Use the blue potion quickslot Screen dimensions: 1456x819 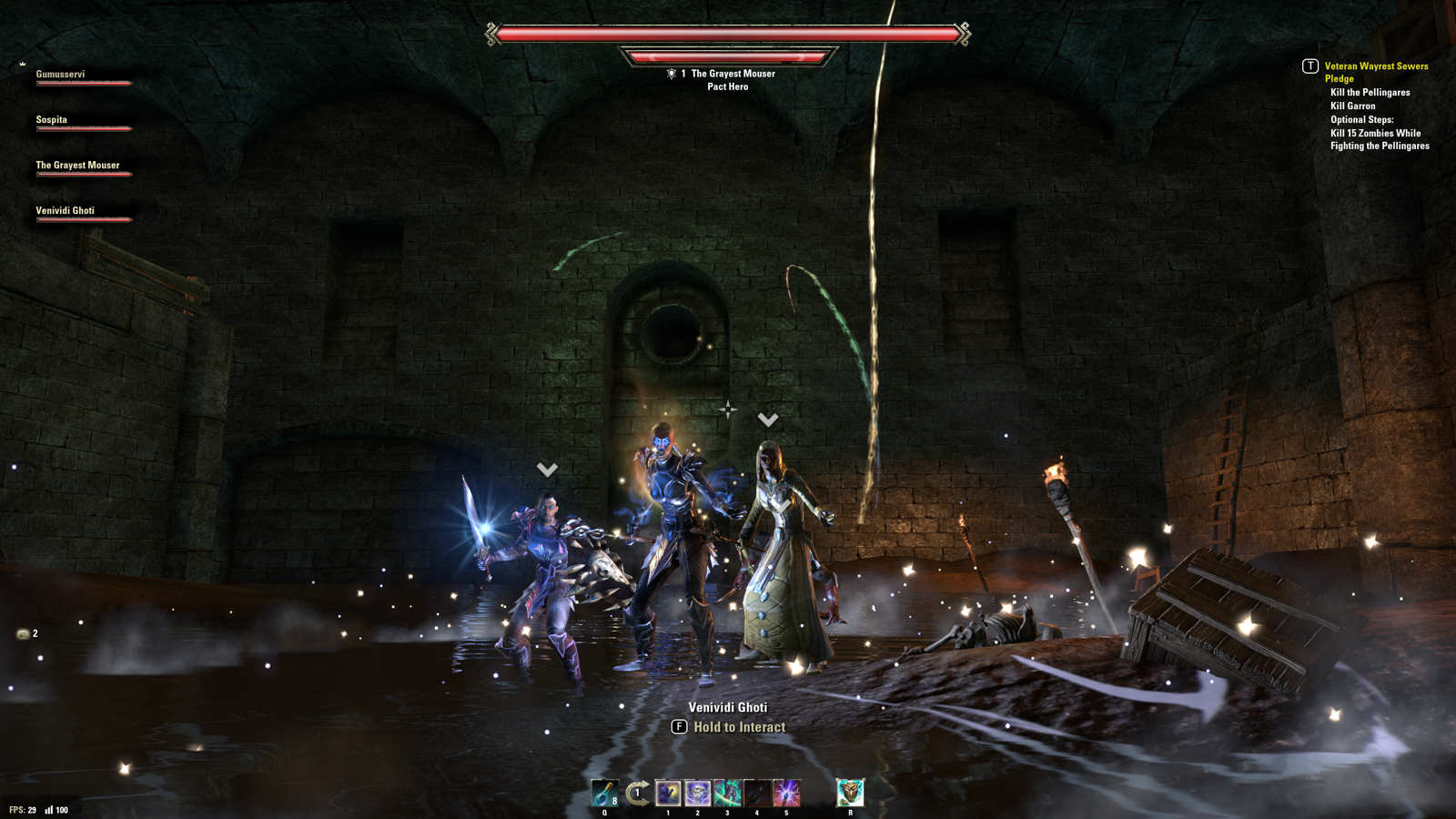[x=604, y=793]
